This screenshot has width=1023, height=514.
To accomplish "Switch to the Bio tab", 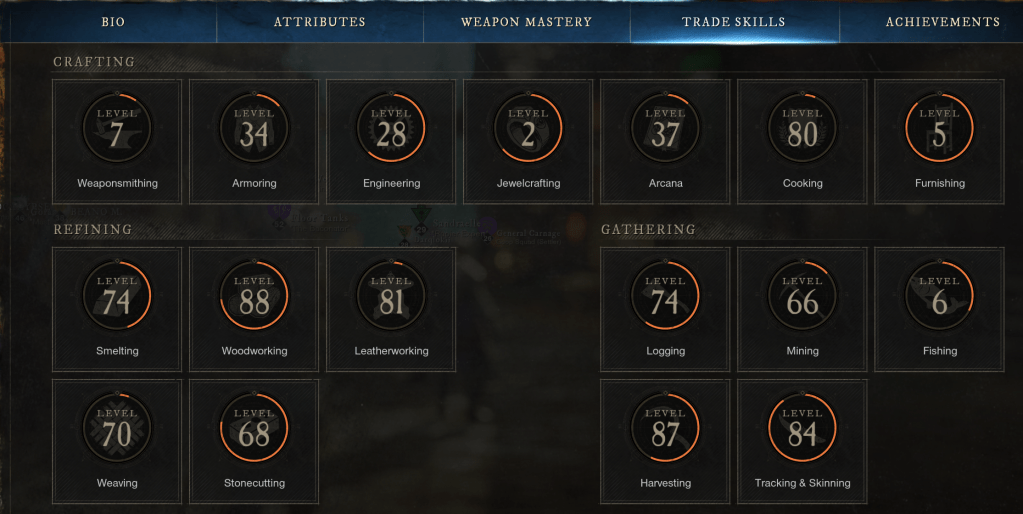I will click(x=113, y=22).
